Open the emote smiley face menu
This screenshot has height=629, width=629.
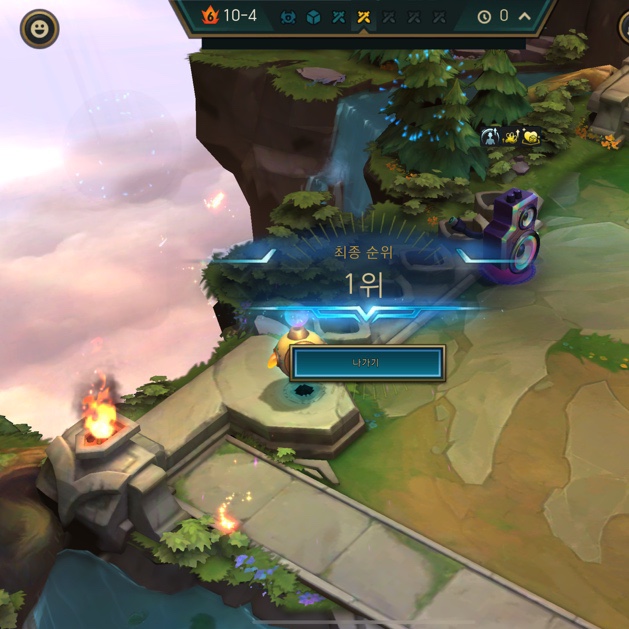pos(40,29)
